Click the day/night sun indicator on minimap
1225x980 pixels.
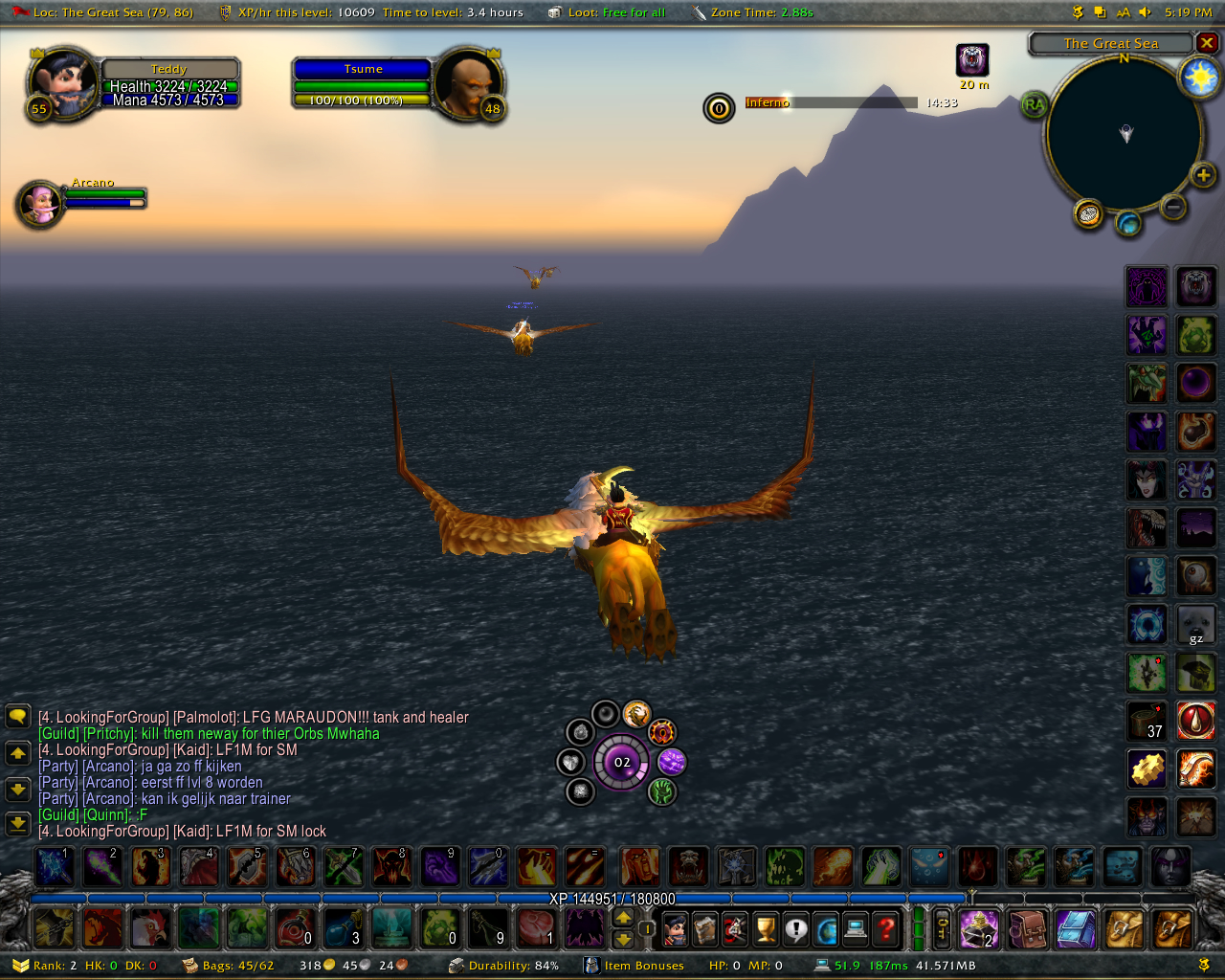[x=1198, y=78]
